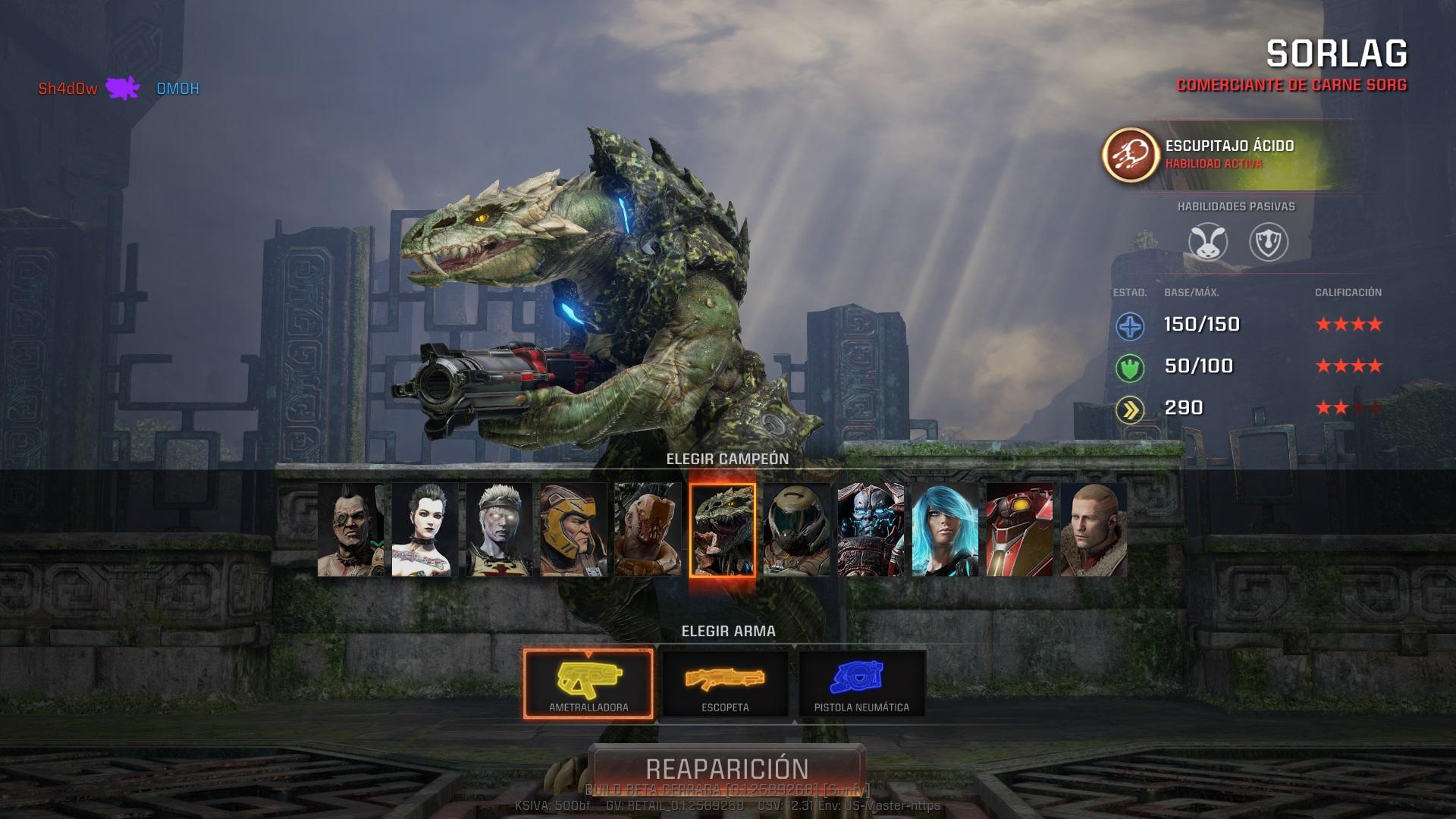
Task: Select the blue-faced armored champion portrait
Action: 871,529
